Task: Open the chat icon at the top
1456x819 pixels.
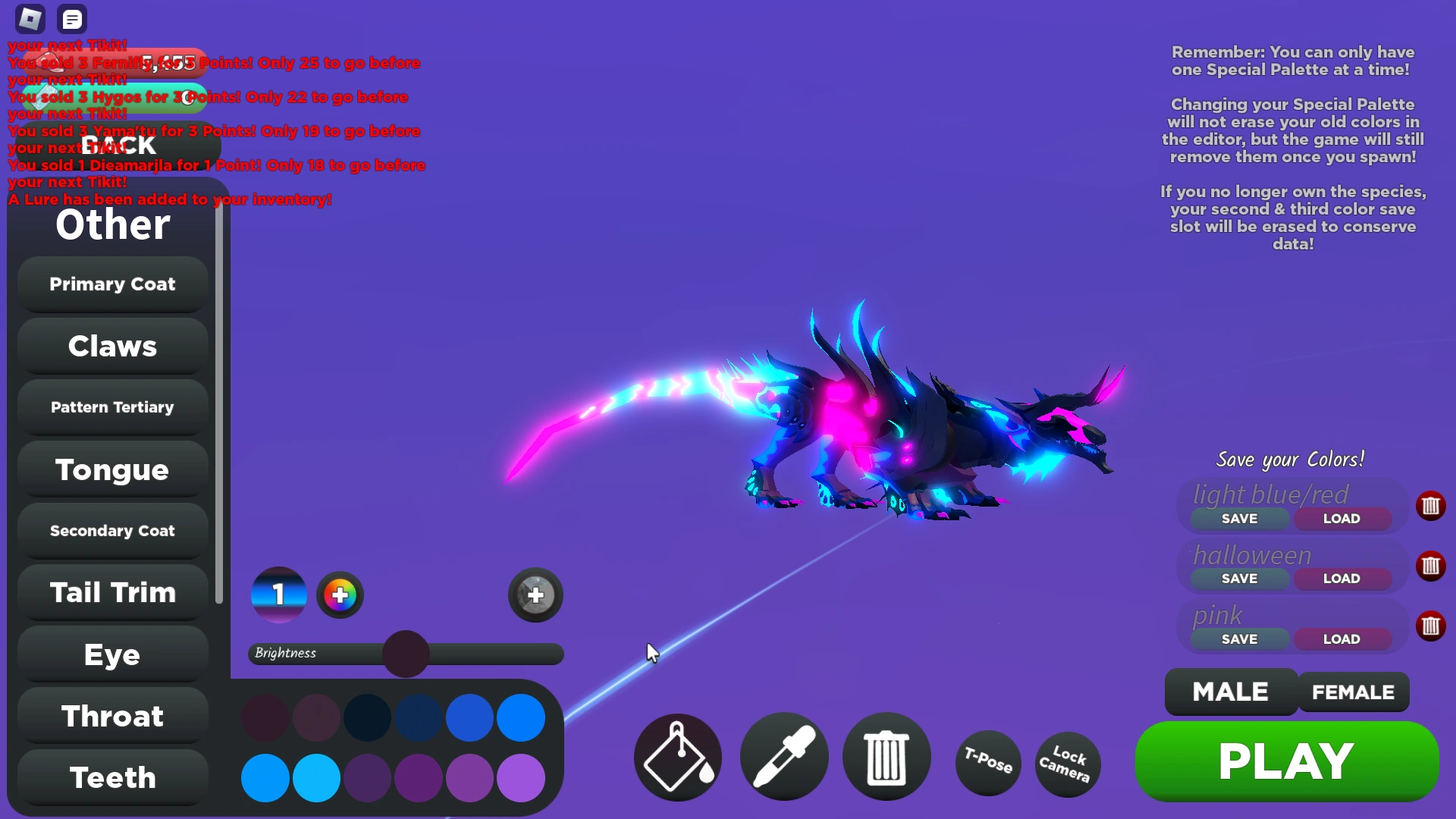Action: tap(72, 19)
